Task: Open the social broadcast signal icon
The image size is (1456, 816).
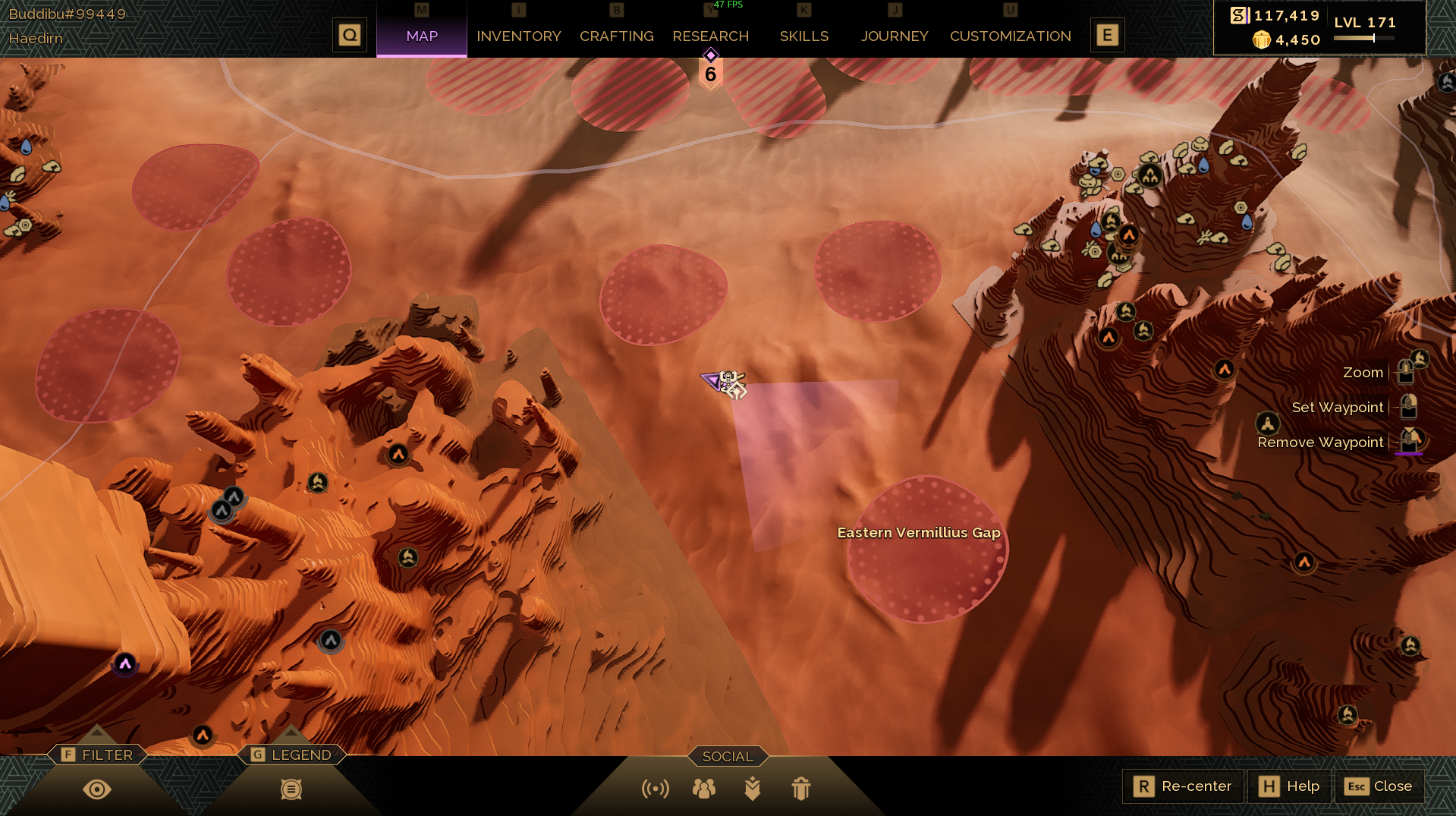Action: [656, 789]
